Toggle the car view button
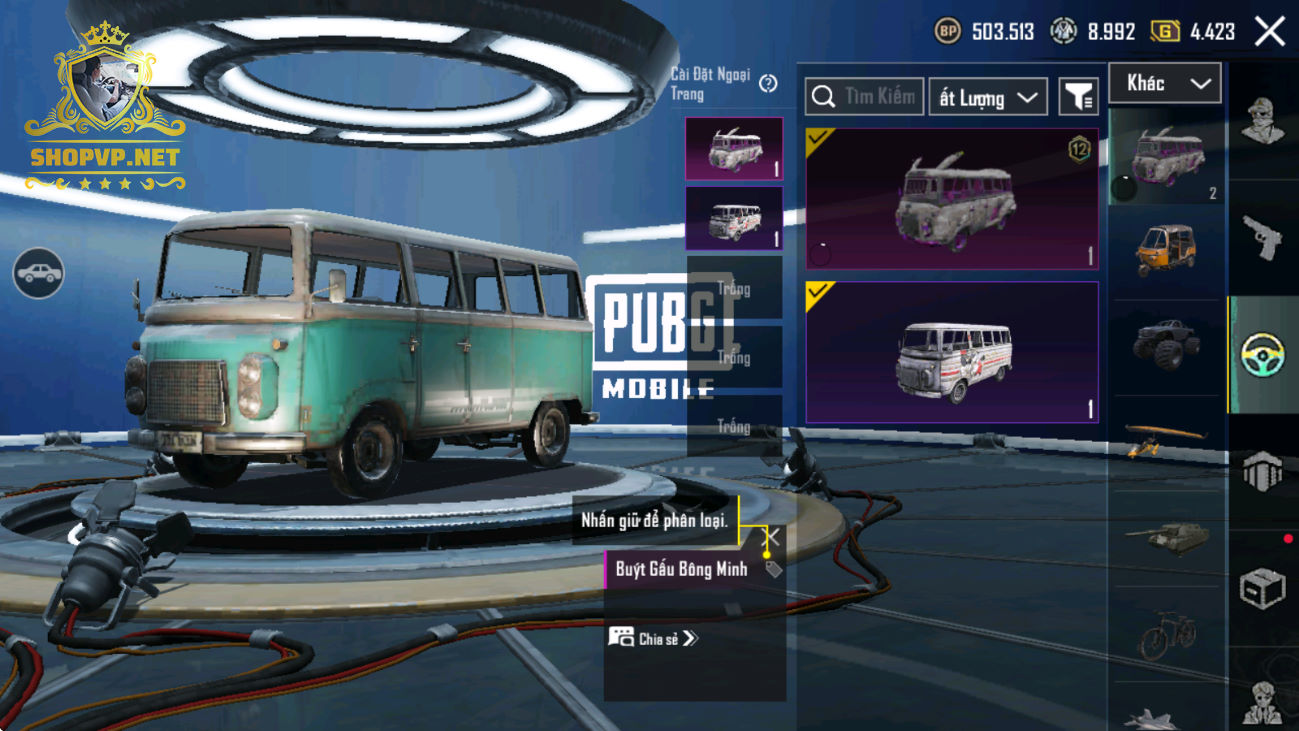Viewport: 1299px width, 731px height. click(x=39, y=273)
